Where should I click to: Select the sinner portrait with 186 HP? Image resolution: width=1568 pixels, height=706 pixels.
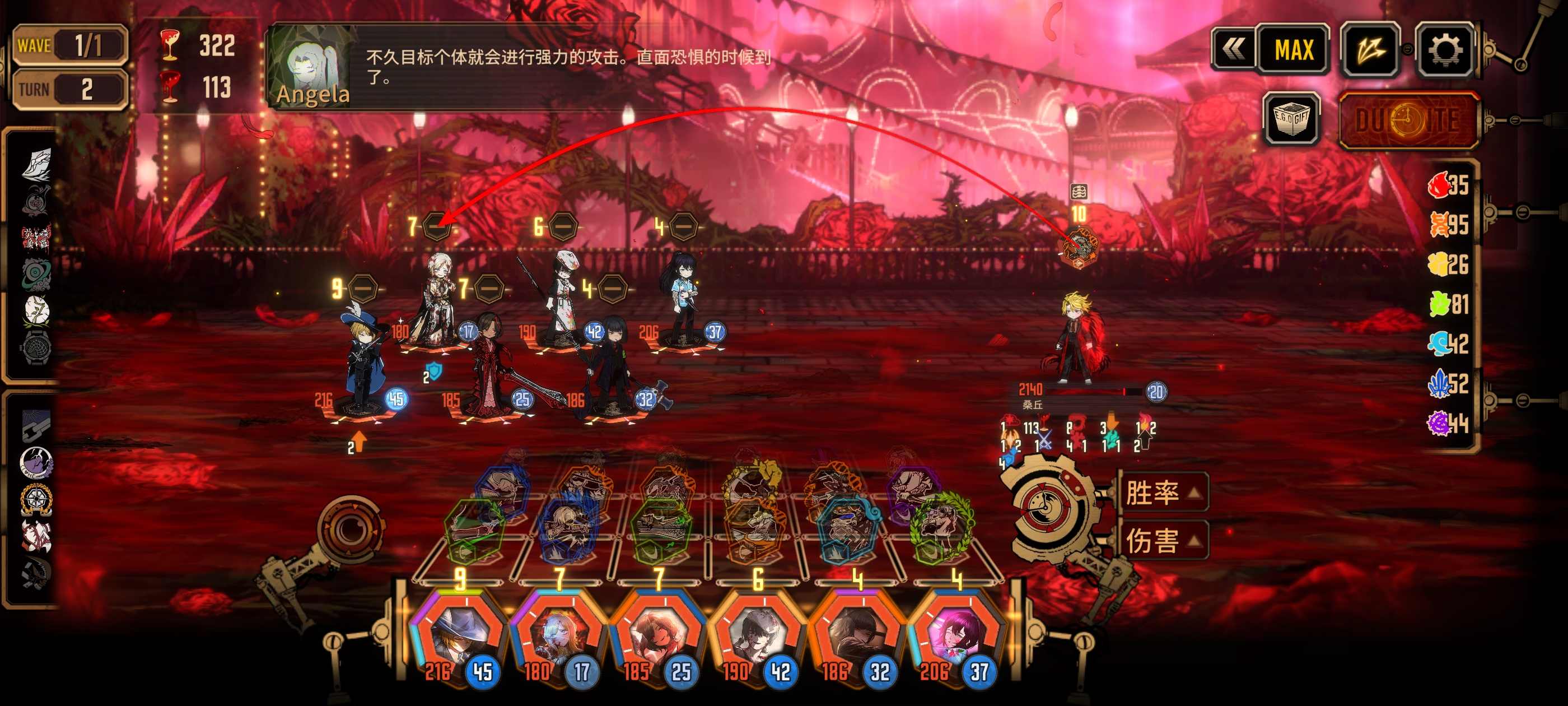pos(857,637)
